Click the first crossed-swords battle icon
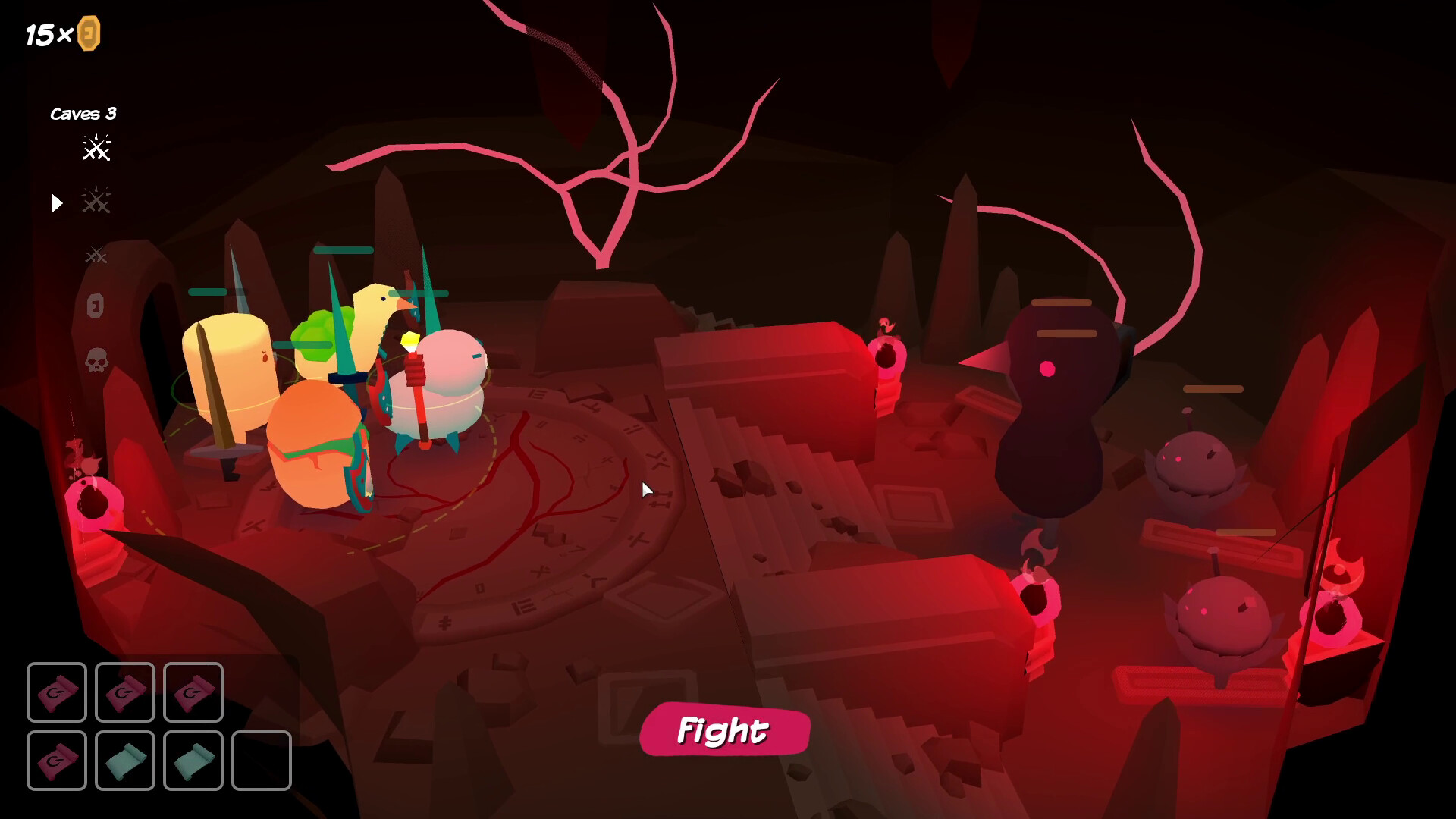The width and height of the screenshot is (1456, 819). (97, 149)
